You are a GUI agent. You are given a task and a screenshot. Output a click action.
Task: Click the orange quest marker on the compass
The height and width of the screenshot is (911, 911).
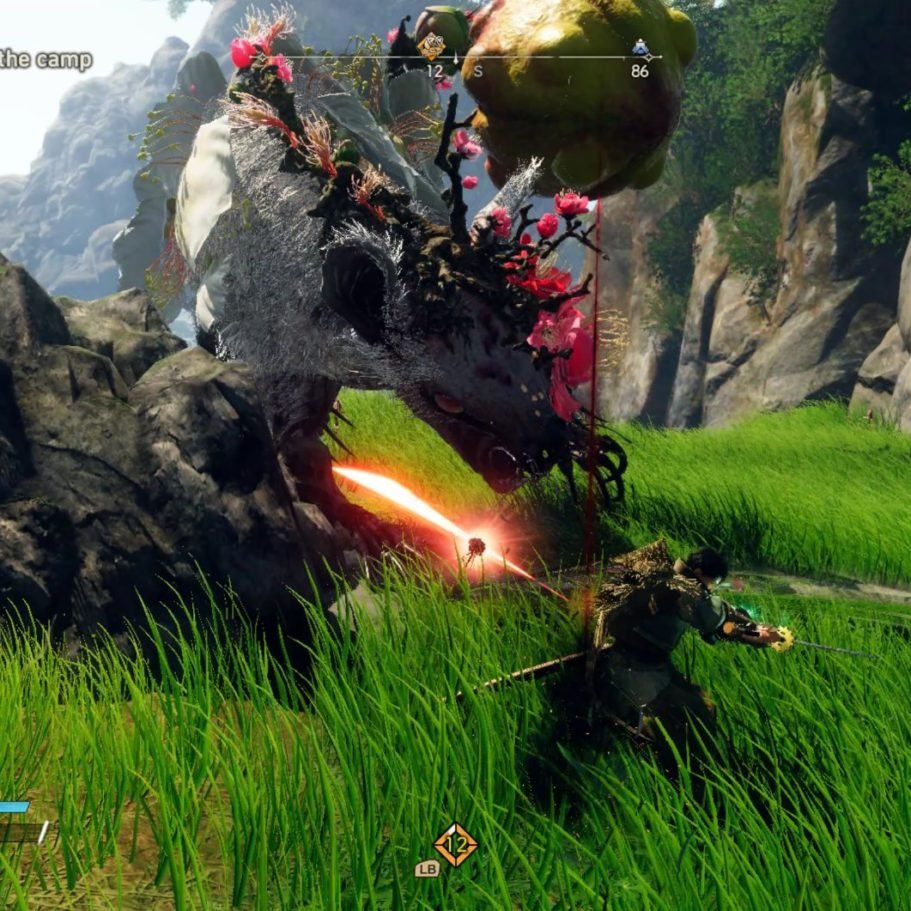[x=432, y=45]
